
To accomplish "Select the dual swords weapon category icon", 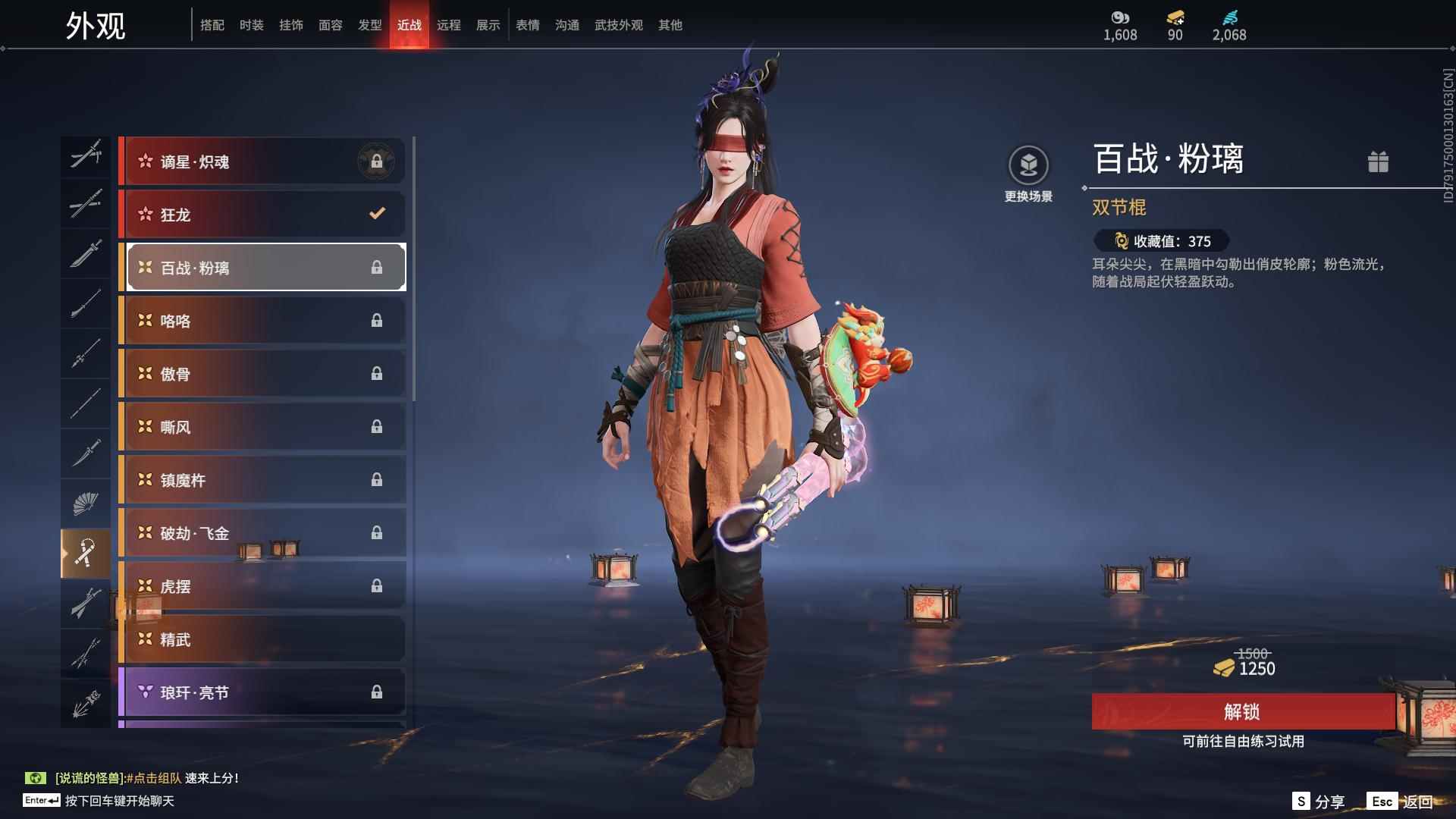I will point(86,155).
